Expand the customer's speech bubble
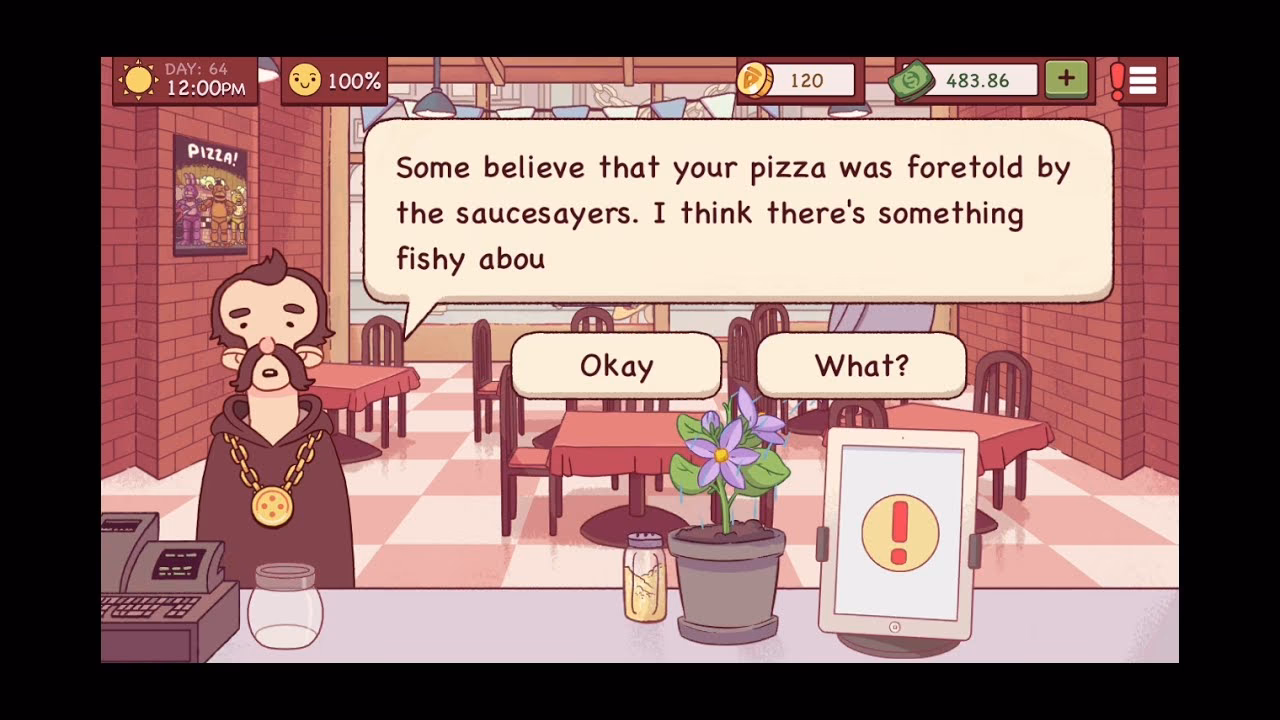1280x720 pixels. [740, 210]
